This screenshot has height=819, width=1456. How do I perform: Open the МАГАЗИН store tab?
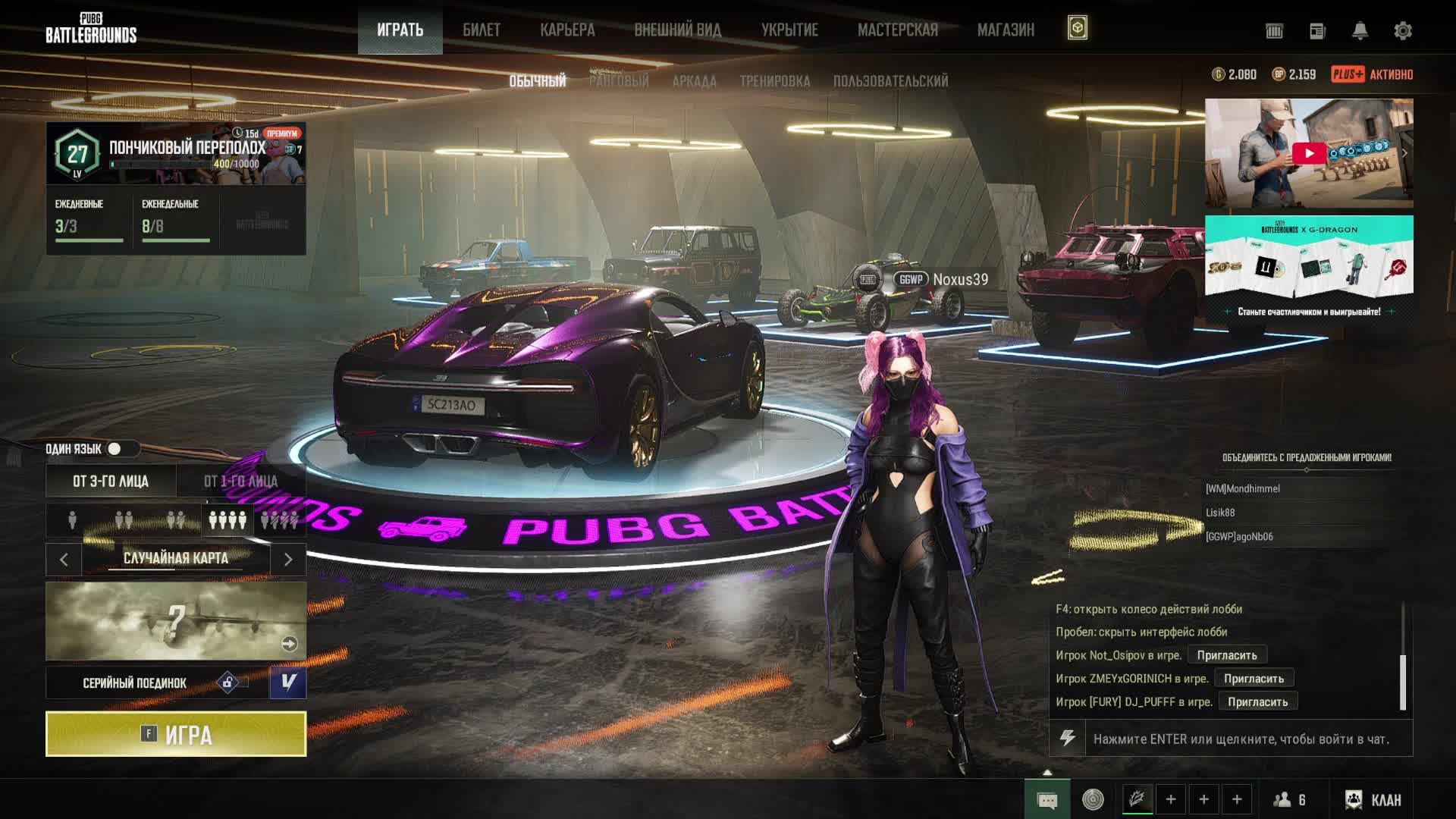tap(1006, 30)
